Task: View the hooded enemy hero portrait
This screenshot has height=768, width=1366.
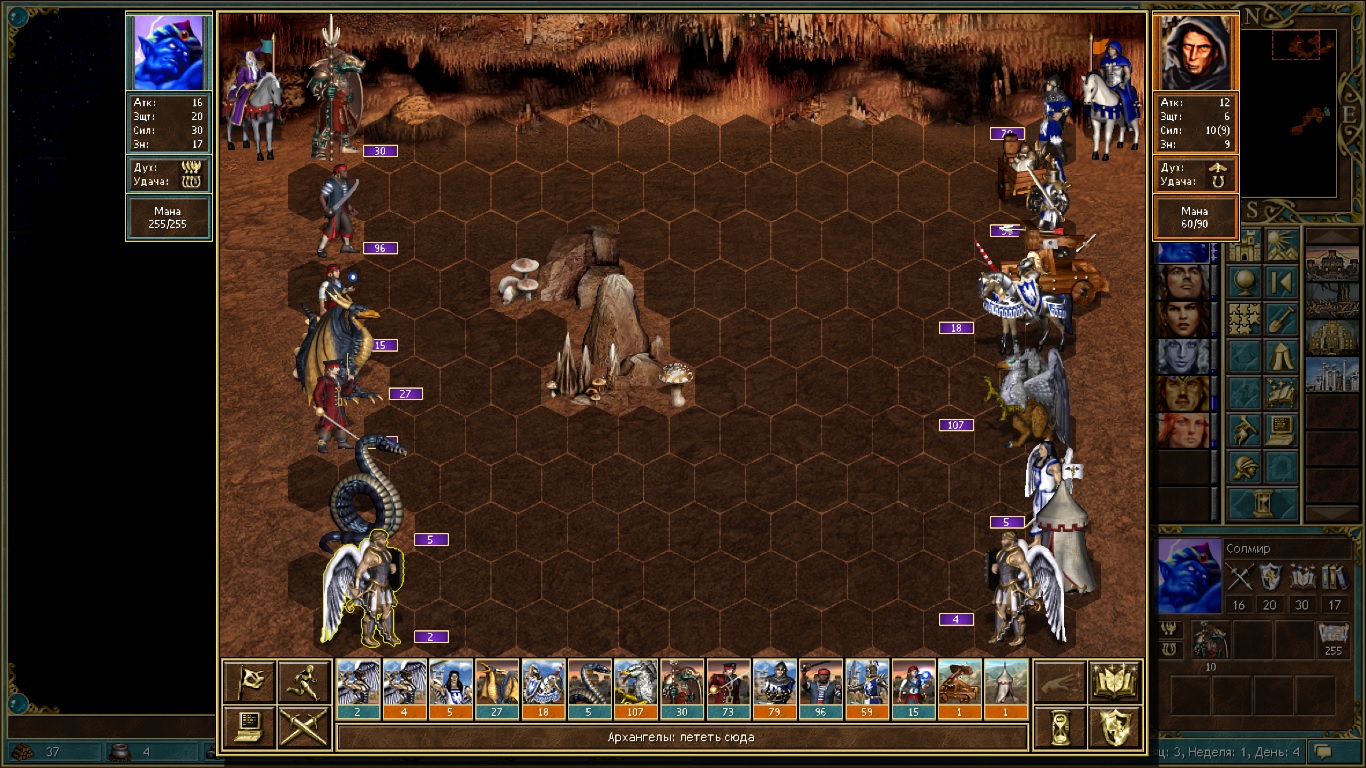Action: click(1196, 53)
